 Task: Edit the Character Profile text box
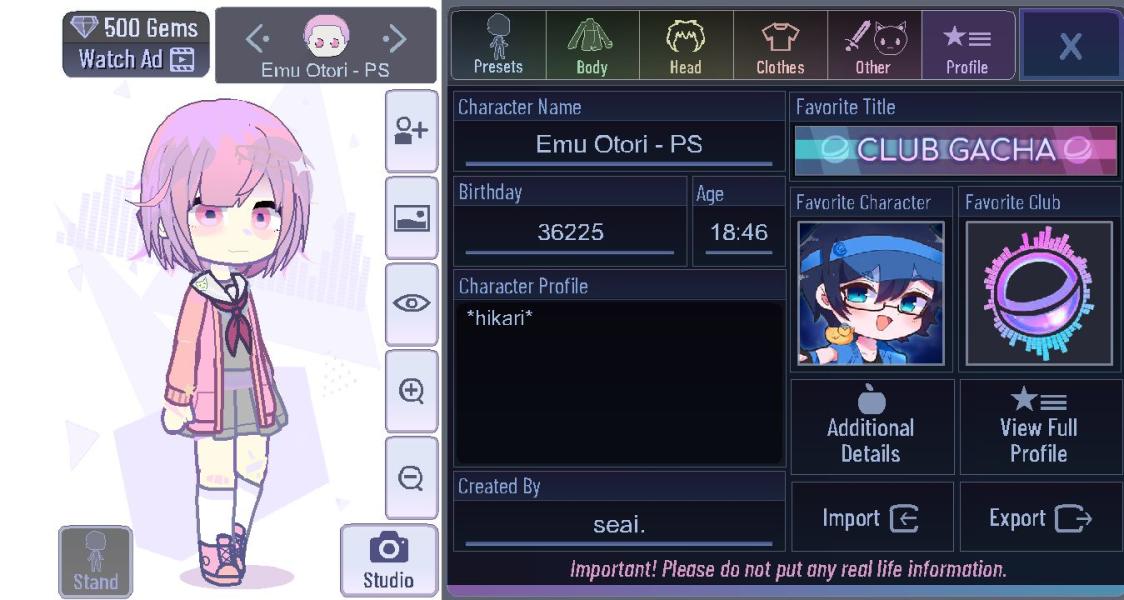coord(619,383)
